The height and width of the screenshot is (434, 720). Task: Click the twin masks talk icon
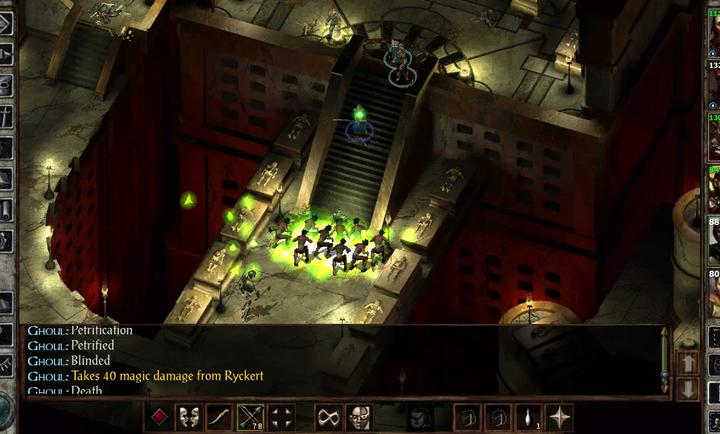point(189,417)
